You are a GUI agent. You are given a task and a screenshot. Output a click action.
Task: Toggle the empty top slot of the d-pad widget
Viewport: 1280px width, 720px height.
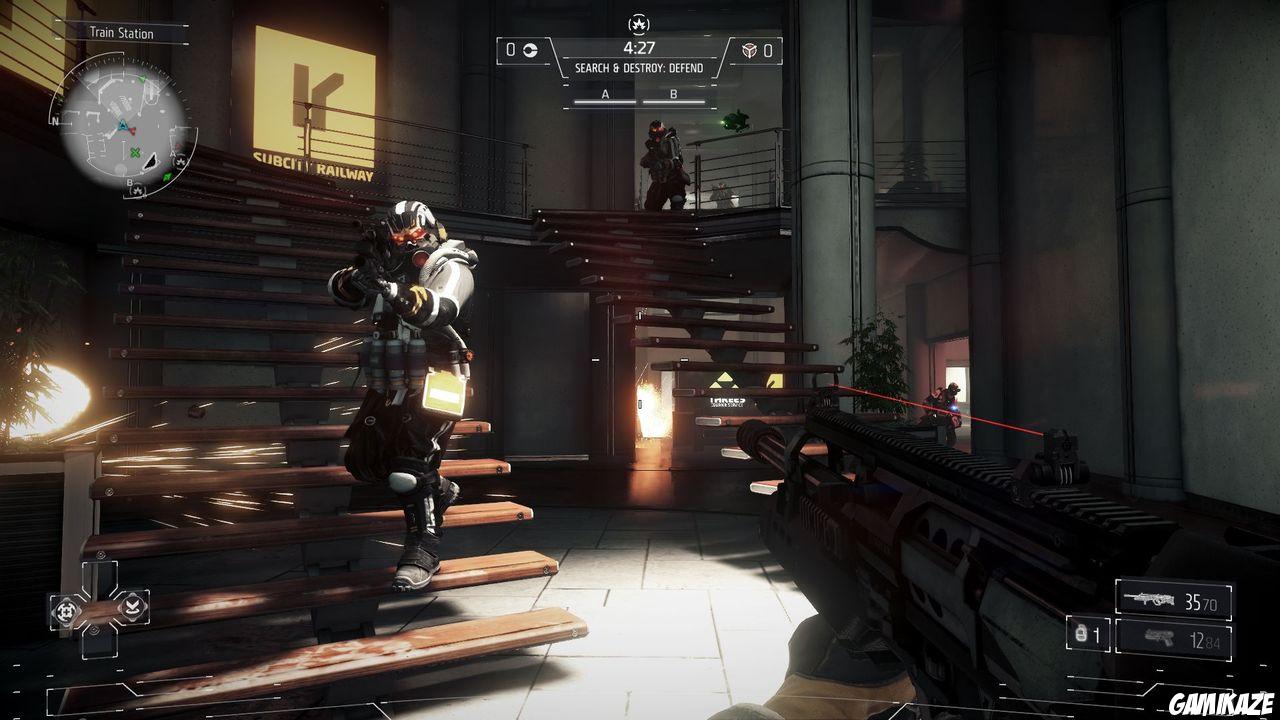point(99,575)
